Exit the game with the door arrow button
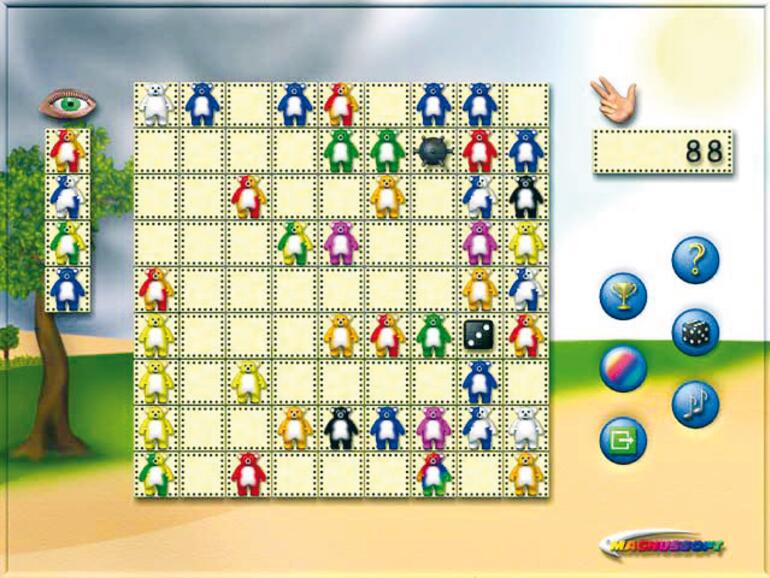 point(623,439)
